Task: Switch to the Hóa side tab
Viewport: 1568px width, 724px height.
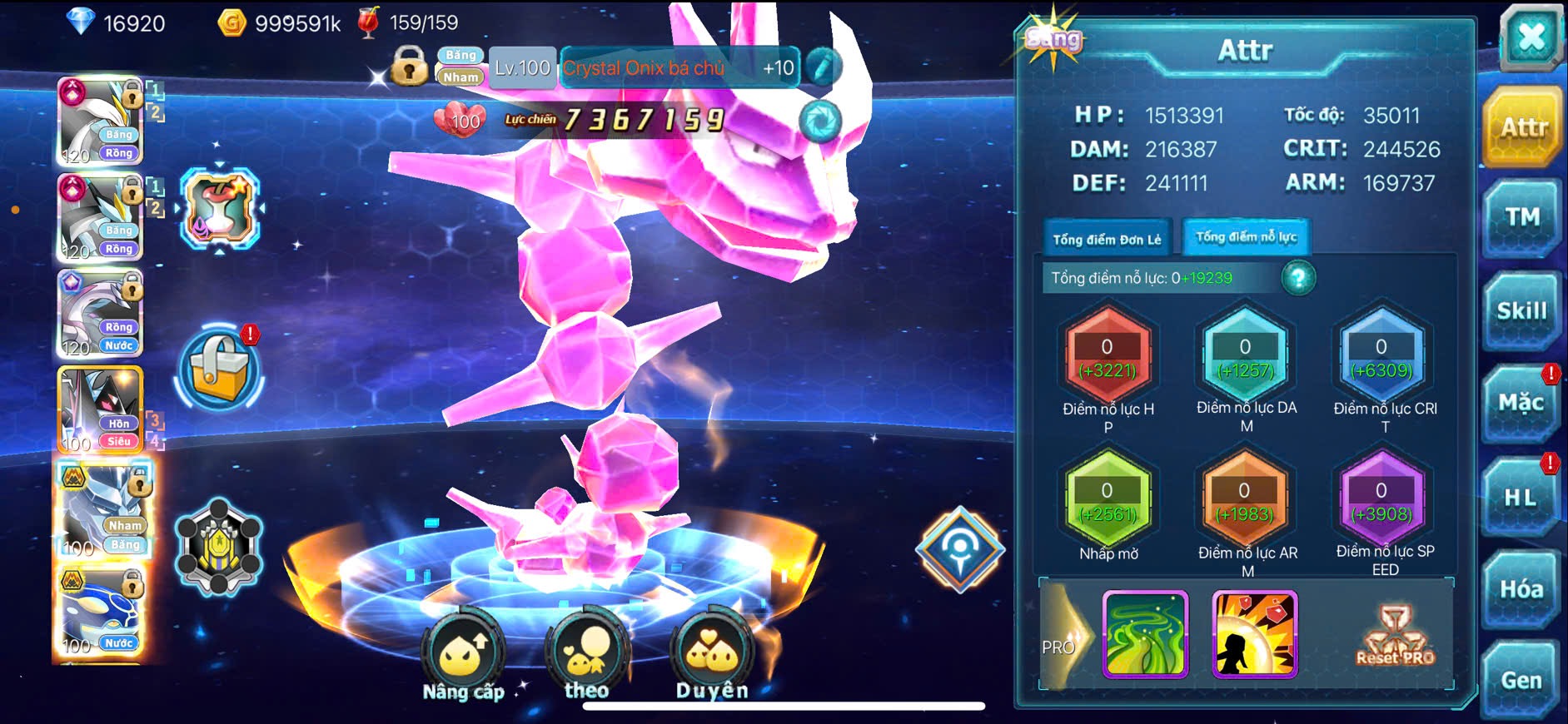Action: tap(1521, 589)
